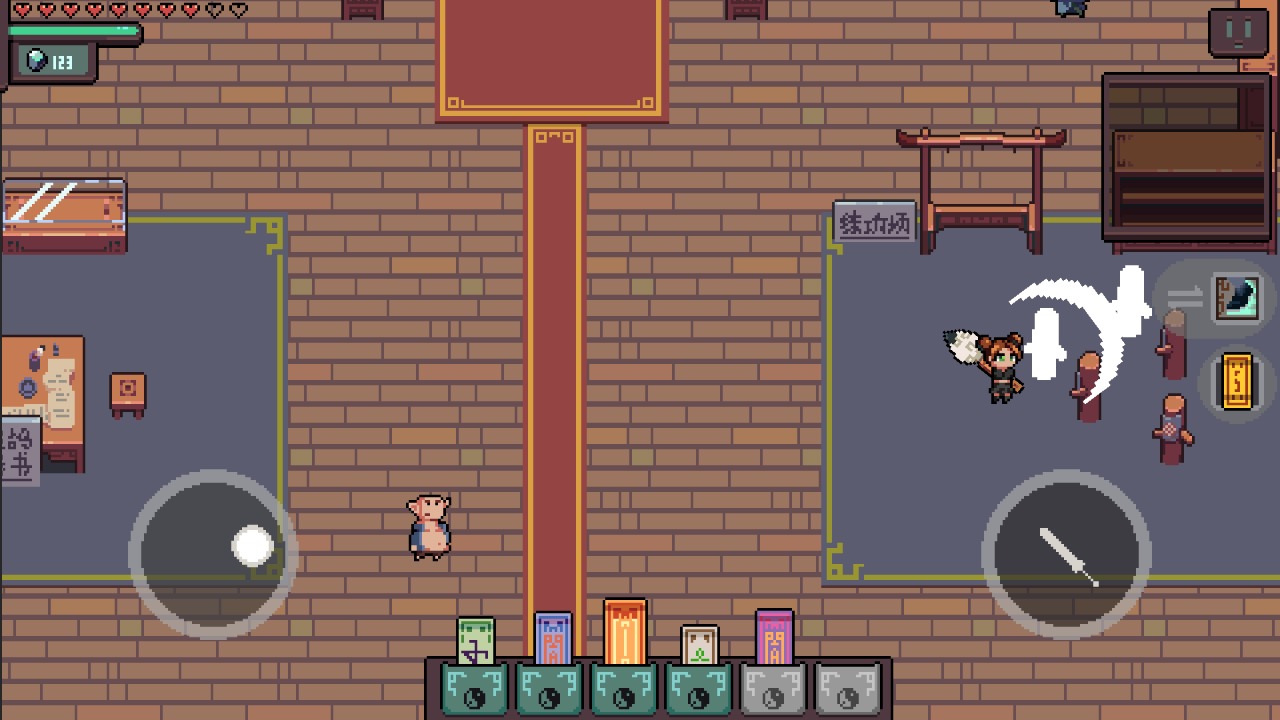1280x720 pixels.
Task: Select the purple talisman card in the hotbar
Action: (774, 638)
